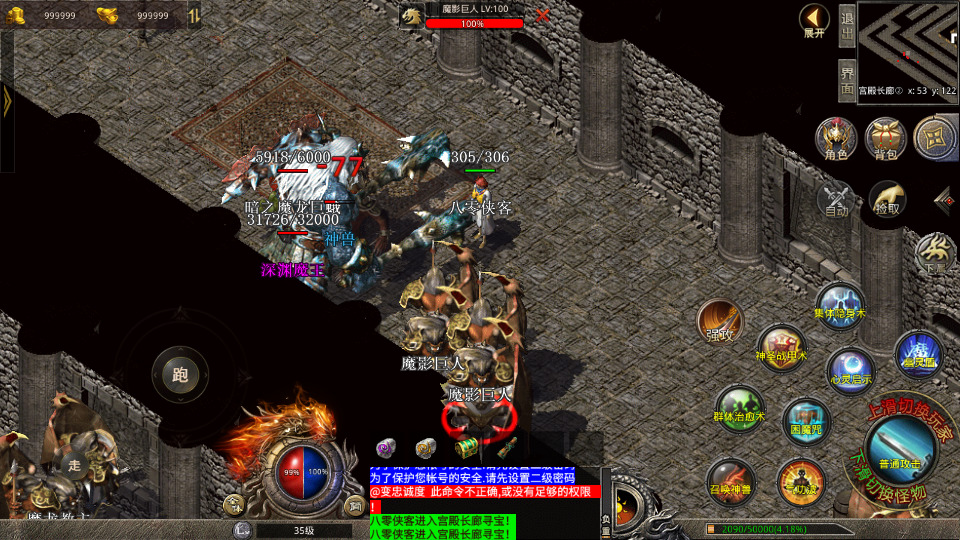Viewport: 960px width, 540px height.
Task: Open the 背包 backpack
Action: point(885,138)
